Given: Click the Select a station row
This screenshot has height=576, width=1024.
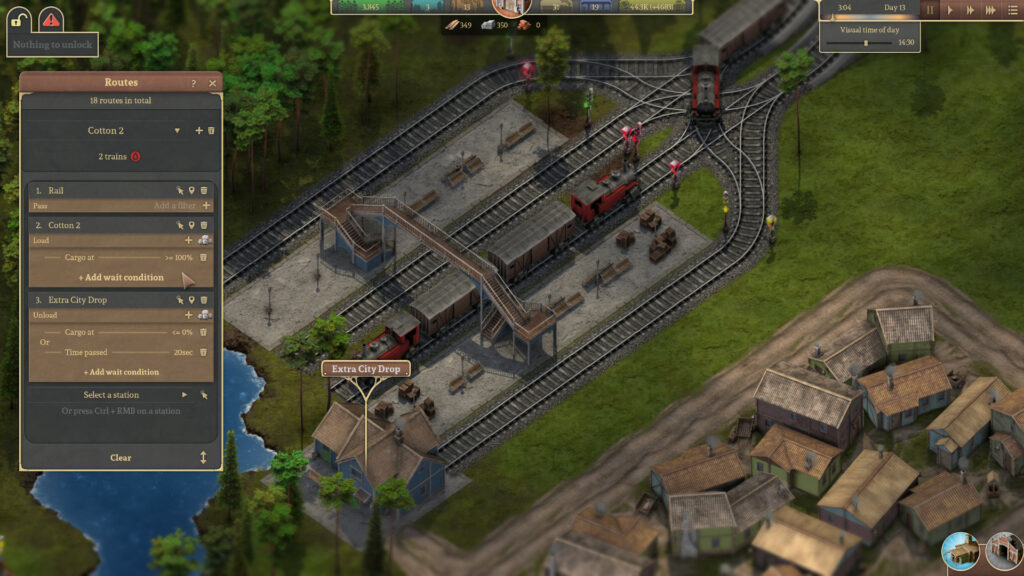Looking at the screenshot, I should pos(111,395).
